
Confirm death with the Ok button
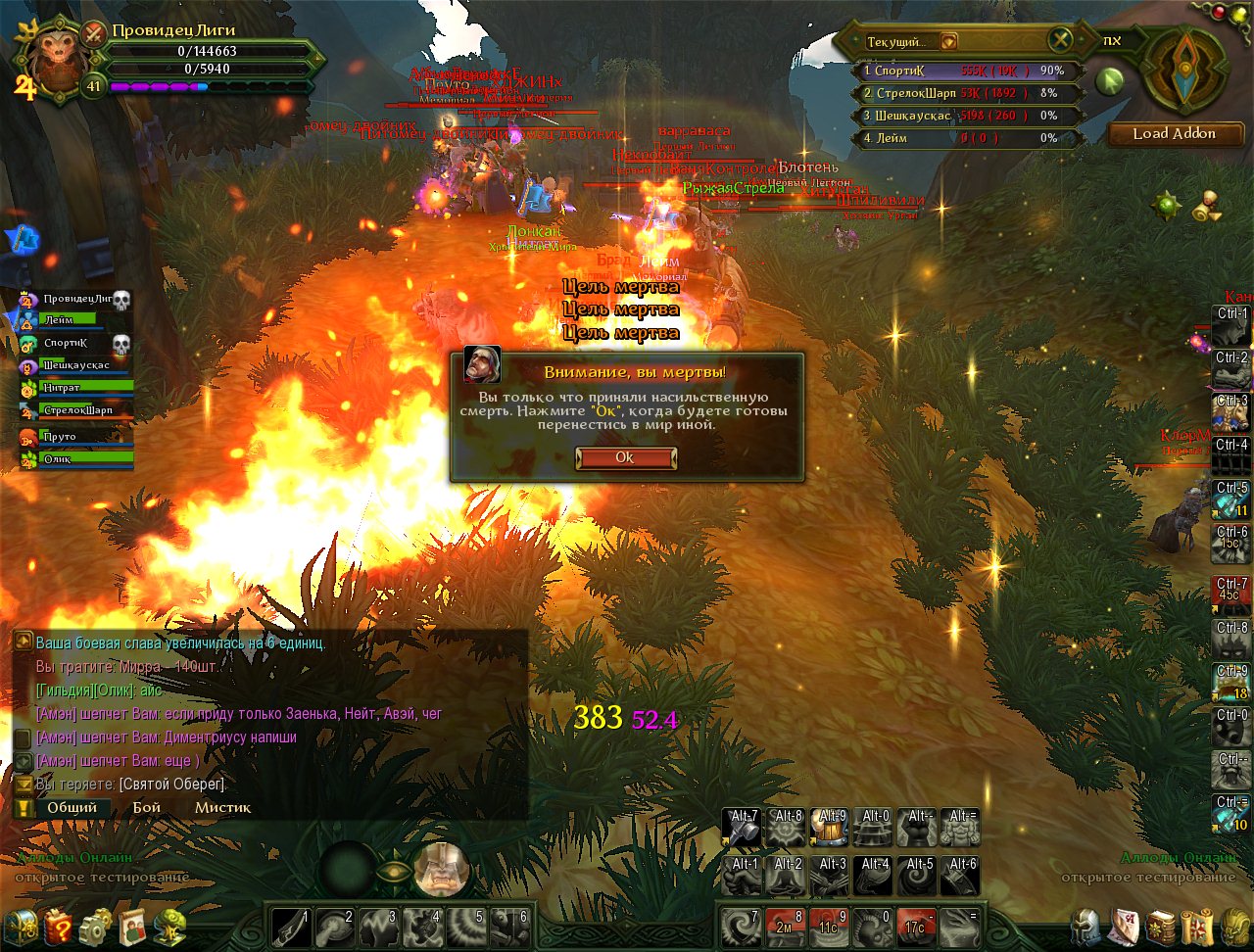pos(625,458)
